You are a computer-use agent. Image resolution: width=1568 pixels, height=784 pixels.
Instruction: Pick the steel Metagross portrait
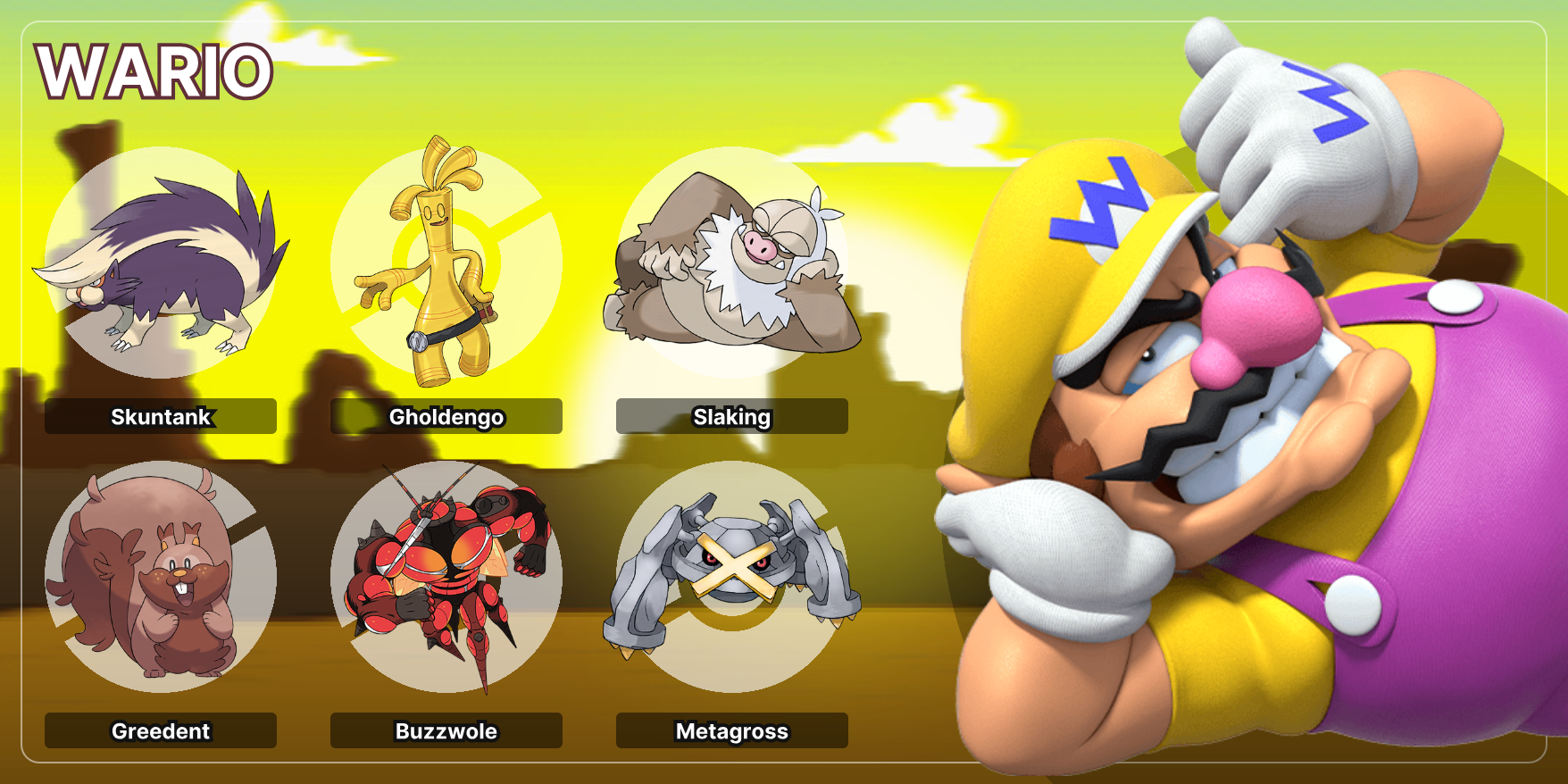click(x=731, y=577)
